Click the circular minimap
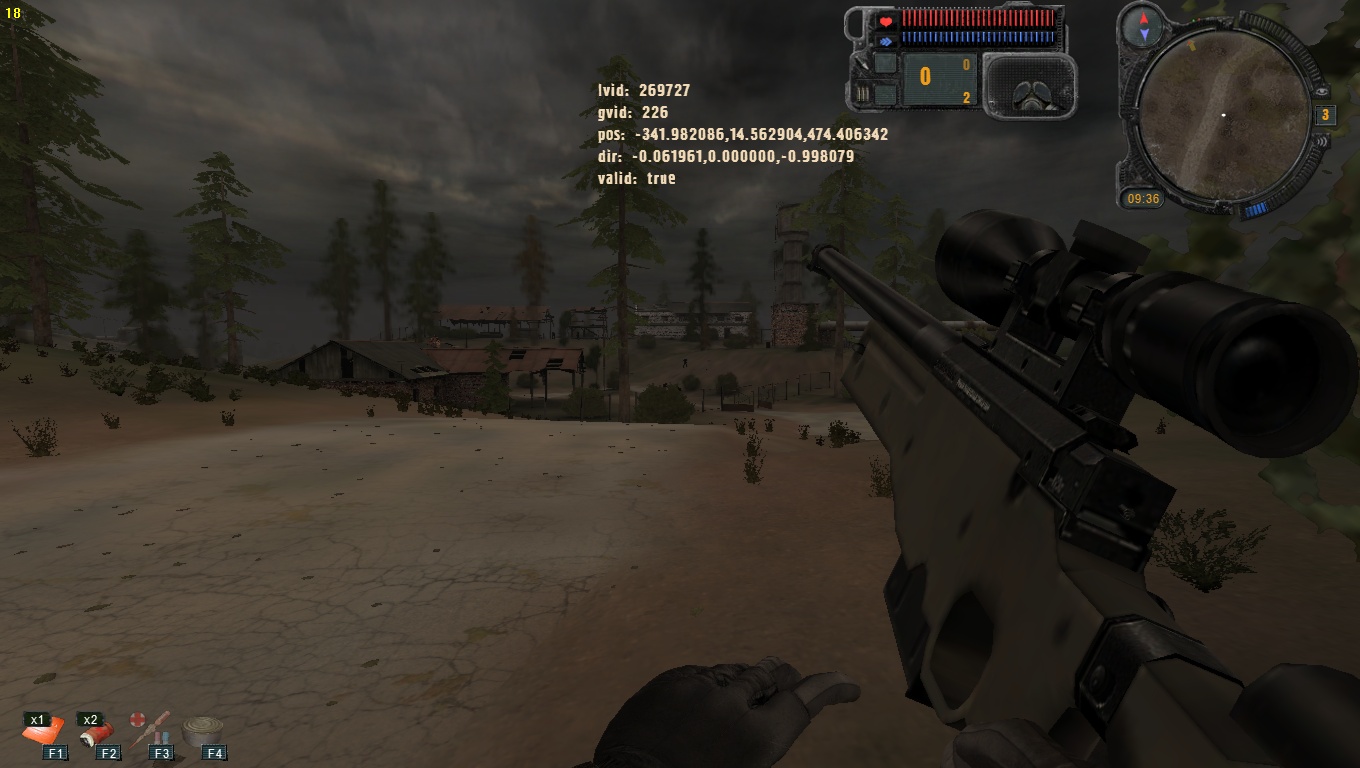This screenshot has height=768, width=1360. [1224, 117]
